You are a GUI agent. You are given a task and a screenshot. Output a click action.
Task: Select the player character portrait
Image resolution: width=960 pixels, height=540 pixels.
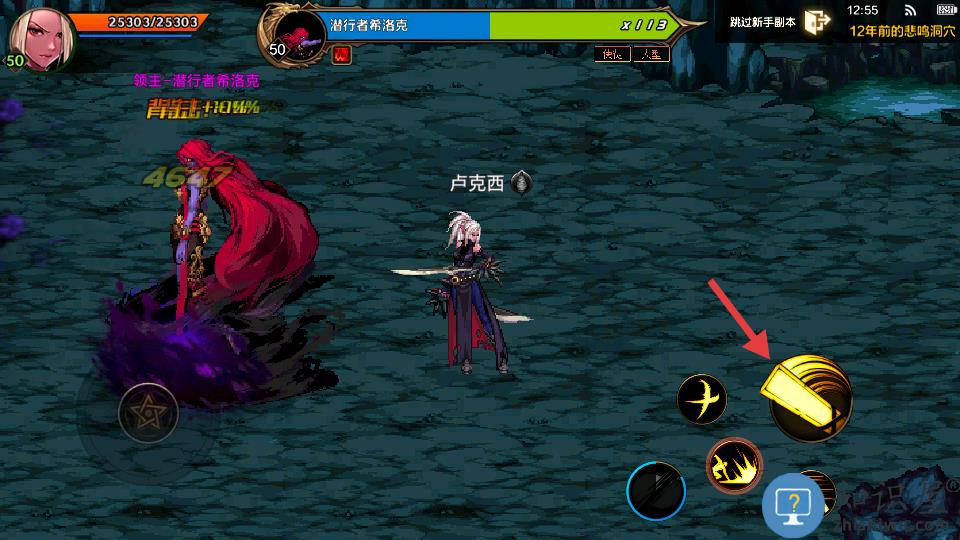(x=35, y=38)
